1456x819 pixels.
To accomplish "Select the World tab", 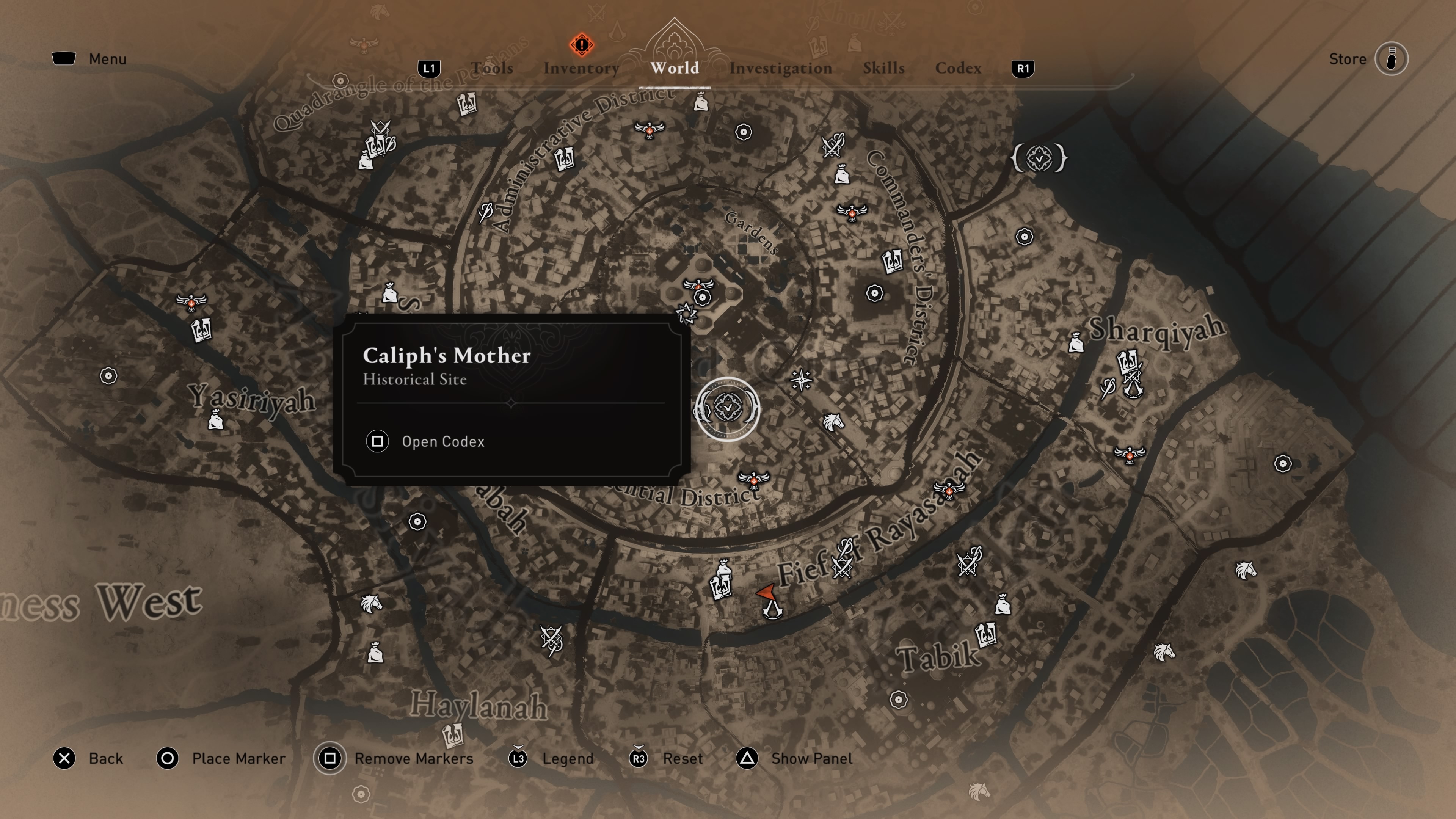I will 674,68.
